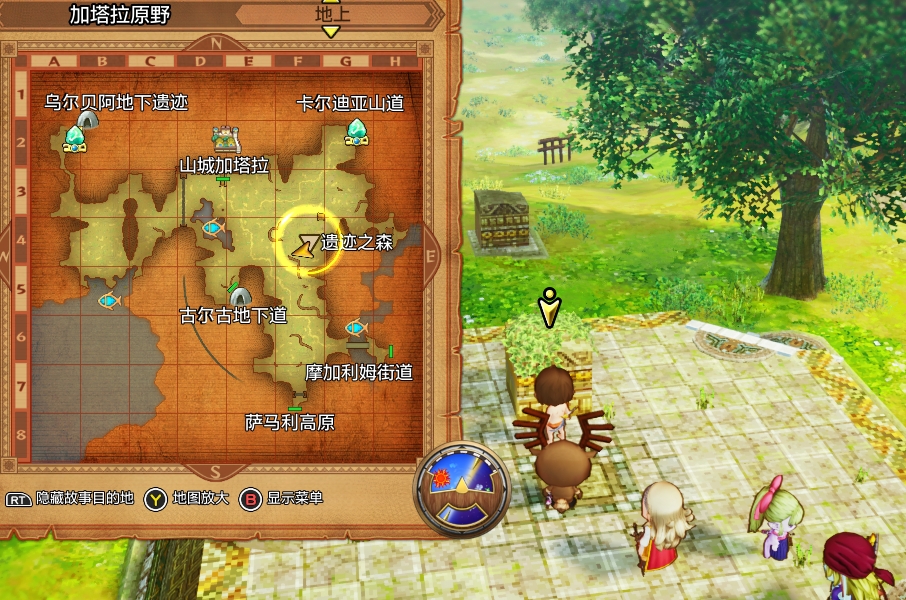Select the fish icon below 山城加塔拉

(212, 228)
